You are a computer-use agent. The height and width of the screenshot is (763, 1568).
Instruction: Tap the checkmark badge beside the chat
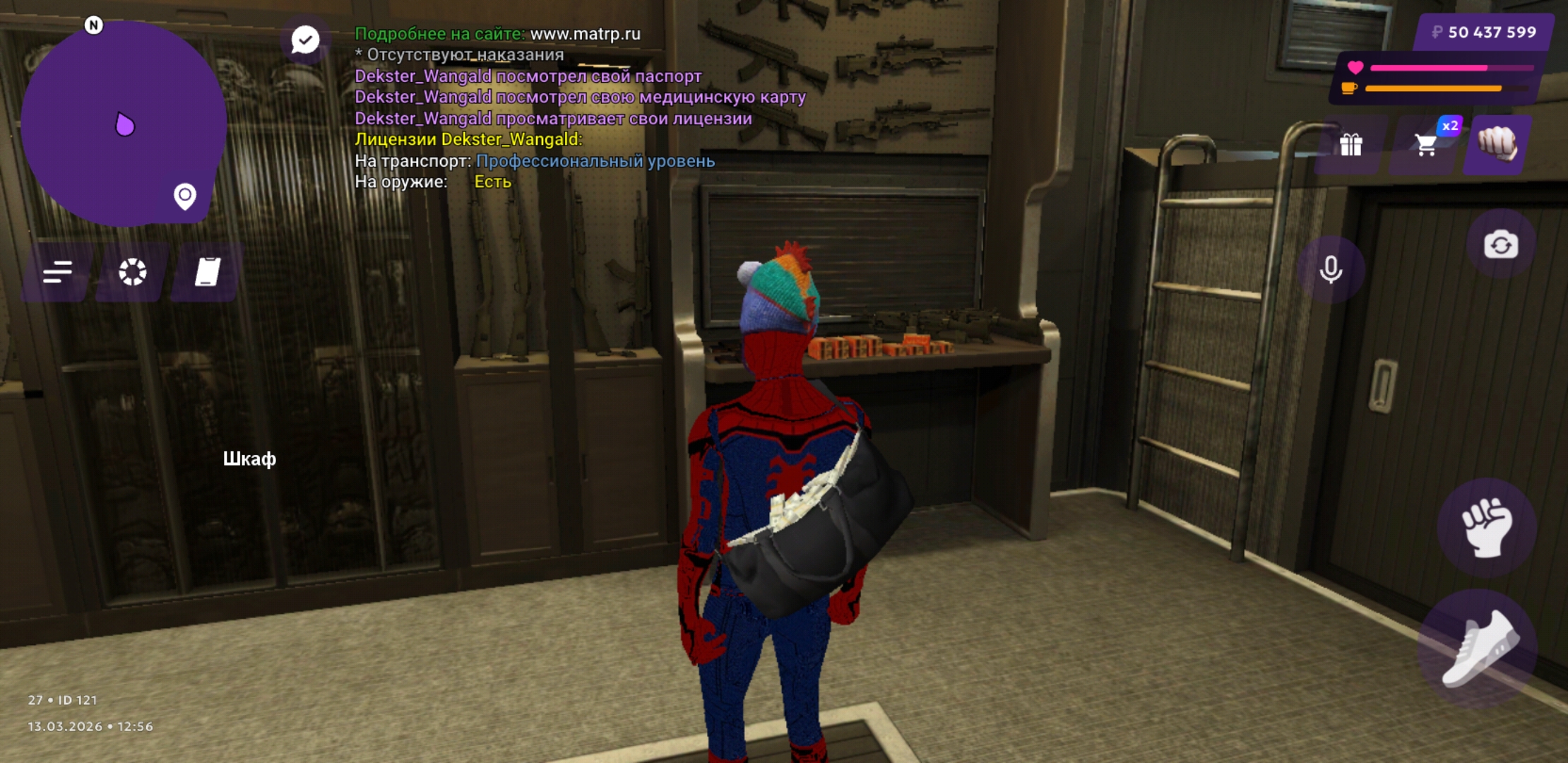tap(305, 40)
